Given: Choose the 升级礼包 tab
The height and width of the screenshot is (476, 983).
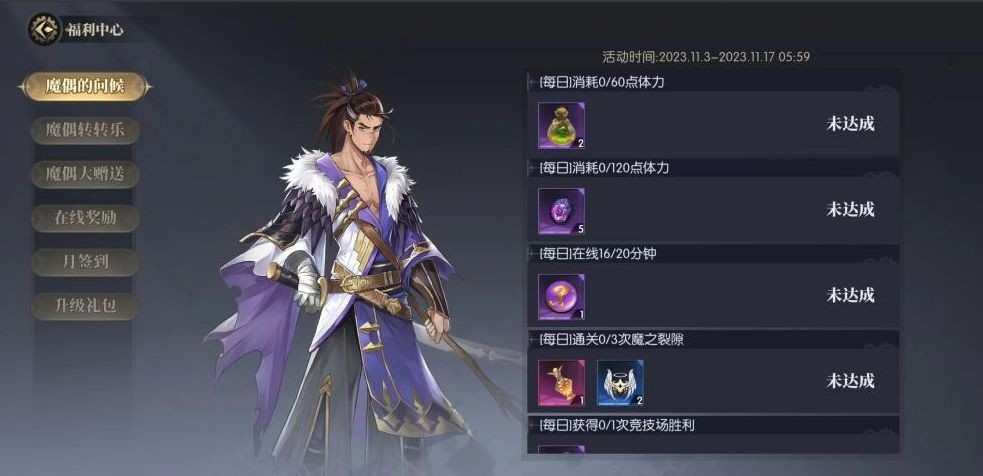Looking at the screenshot, I should 84,306.
